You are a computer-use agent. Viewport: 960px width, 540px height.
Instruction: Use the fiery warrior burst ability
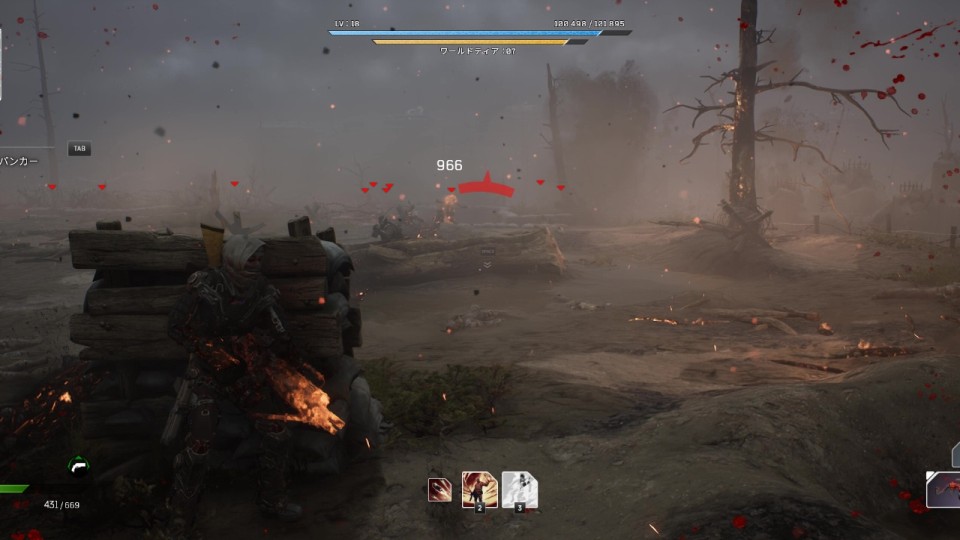[480, 490]
